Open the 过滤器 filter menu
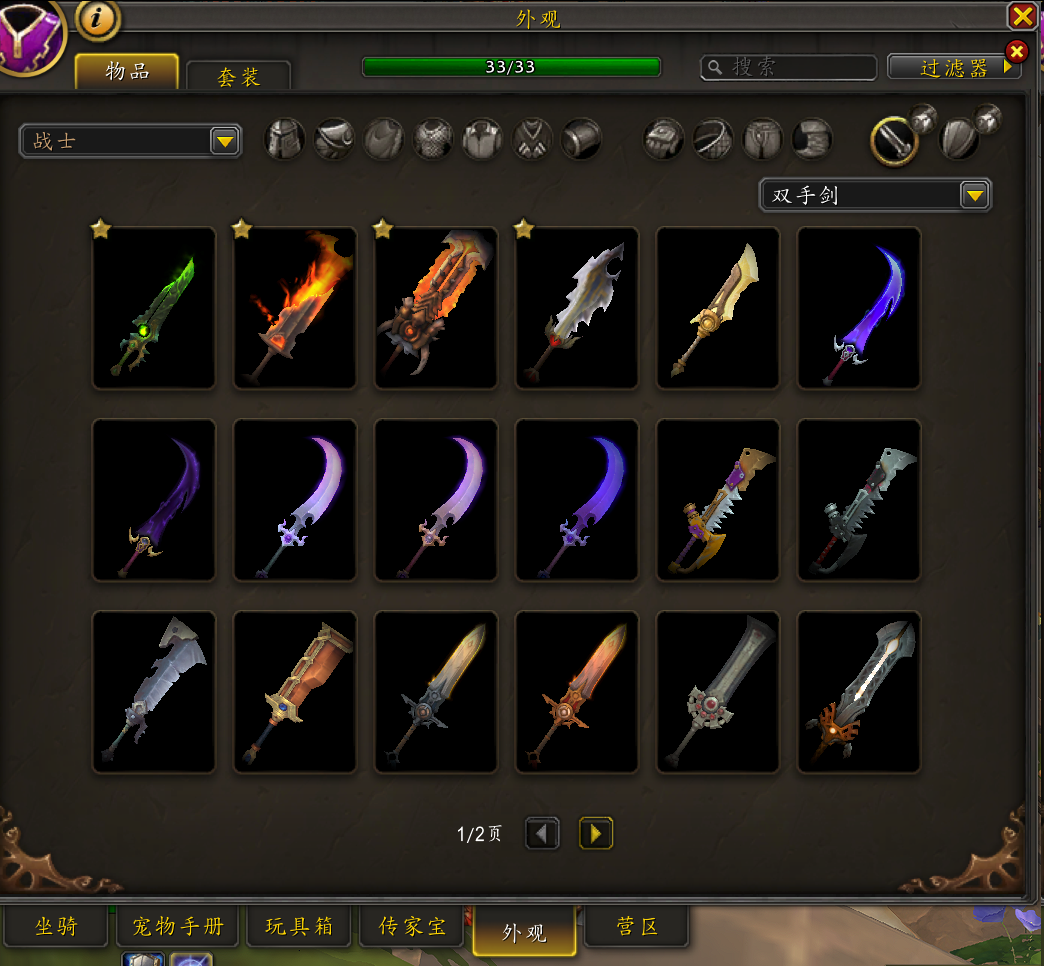This screenshot has width=1044, height=966. tap(953, 67)
